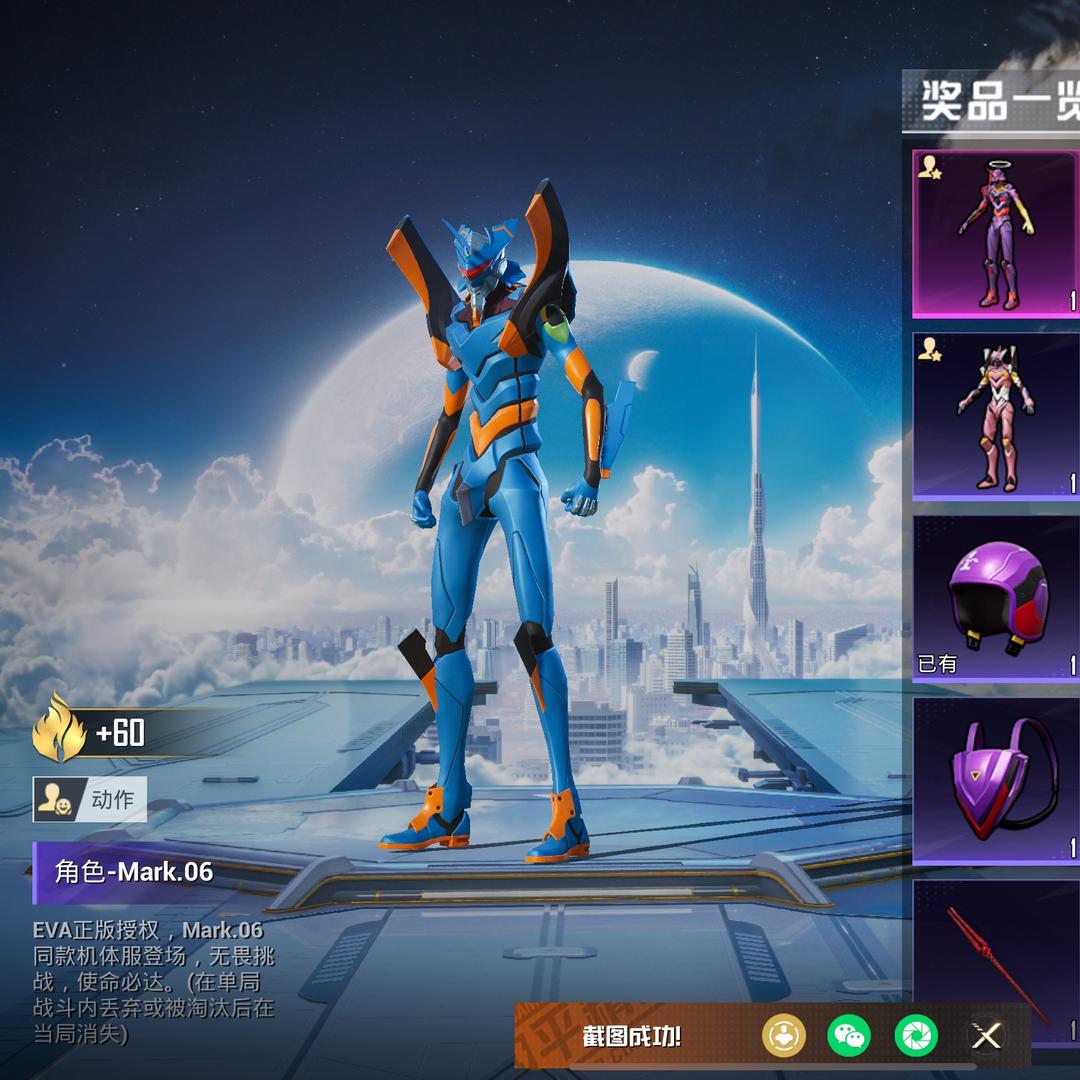Select the red spear weapon reward
The width and height of the screenshot is (1080, 1080).
[x=996, y=950]
